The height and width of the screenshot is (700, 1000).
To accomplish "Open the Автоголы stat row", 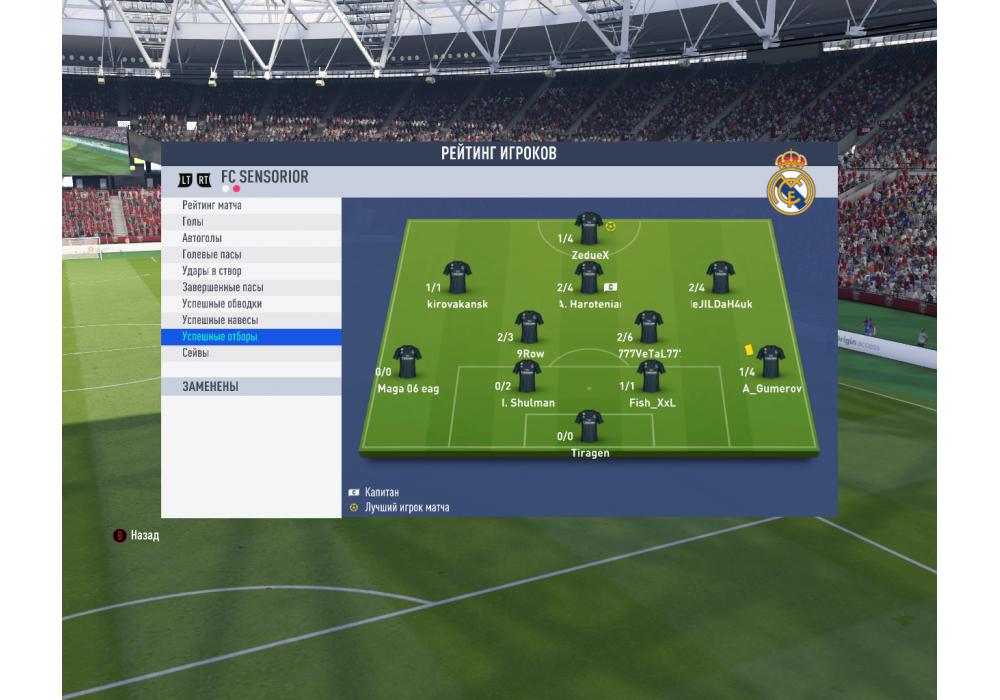I will (202, 238).
